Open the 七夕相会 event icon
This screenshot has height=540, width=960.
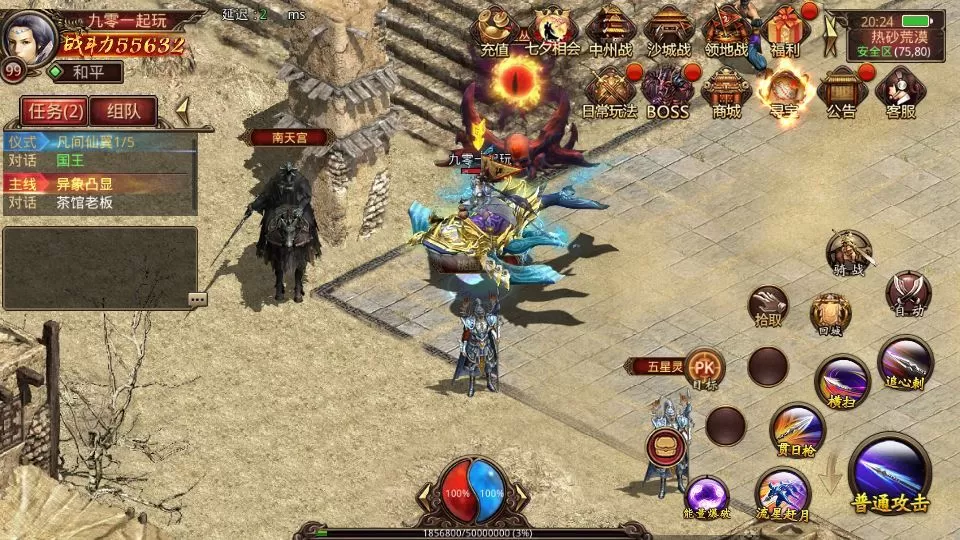coord(551,32)
